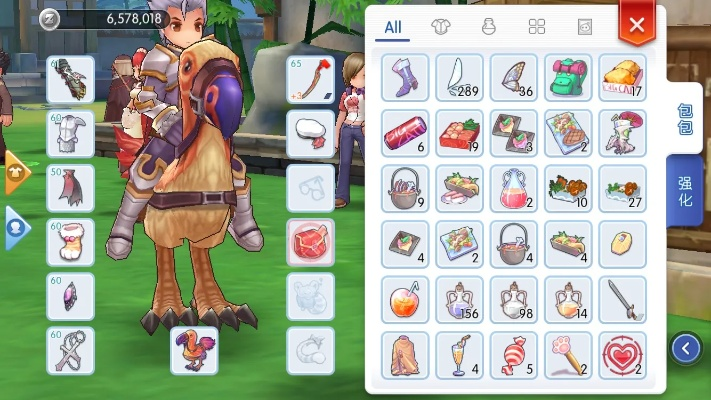This screenshot has height=400, width=711.
Task: Select the butterfly wing stack of 36
Action: coord(514,77)
